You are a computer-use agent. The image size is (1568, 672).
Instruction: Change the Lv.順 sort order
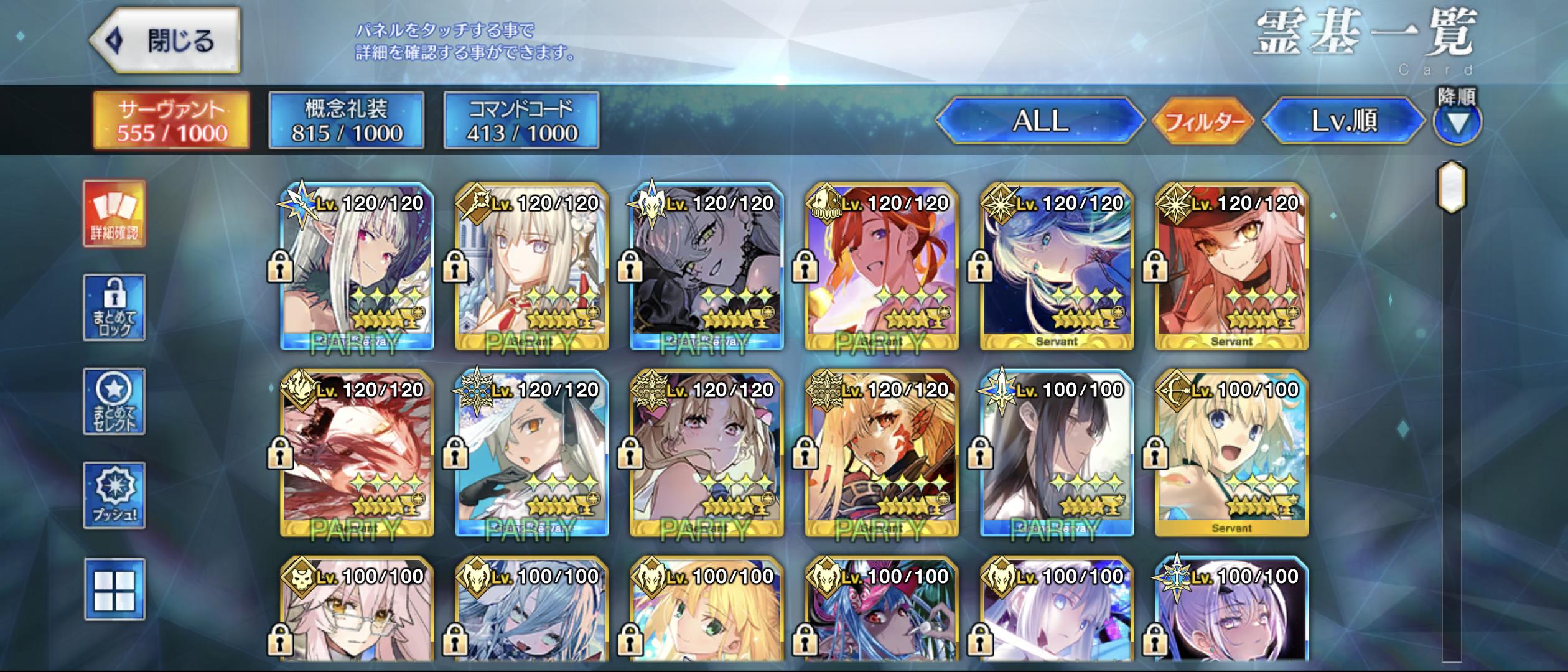[1344, 121]
